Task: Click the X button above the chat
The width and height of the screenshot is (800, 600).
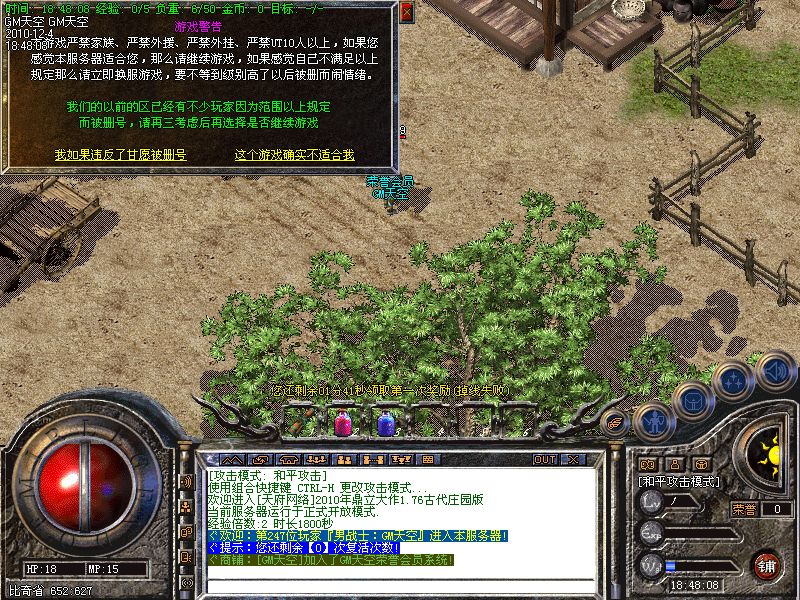Action: [573, 459]
